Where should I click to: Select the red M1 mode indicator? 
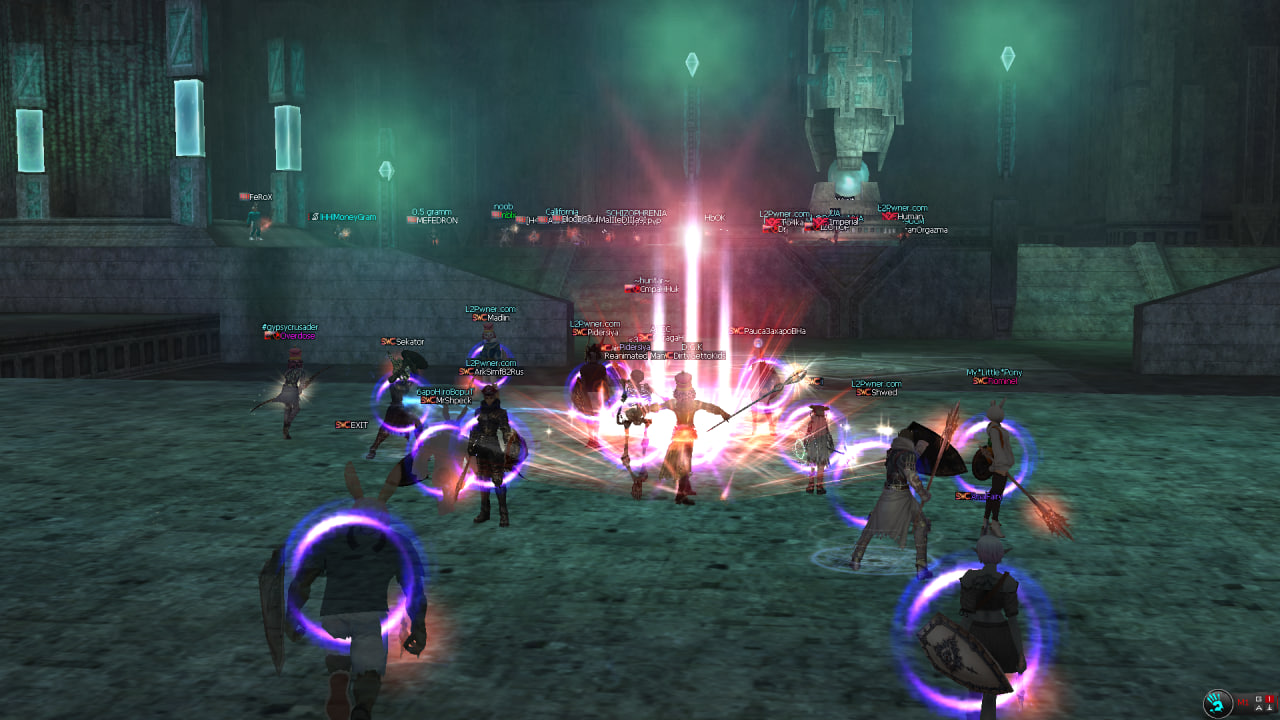click(x=1243, y=703)
